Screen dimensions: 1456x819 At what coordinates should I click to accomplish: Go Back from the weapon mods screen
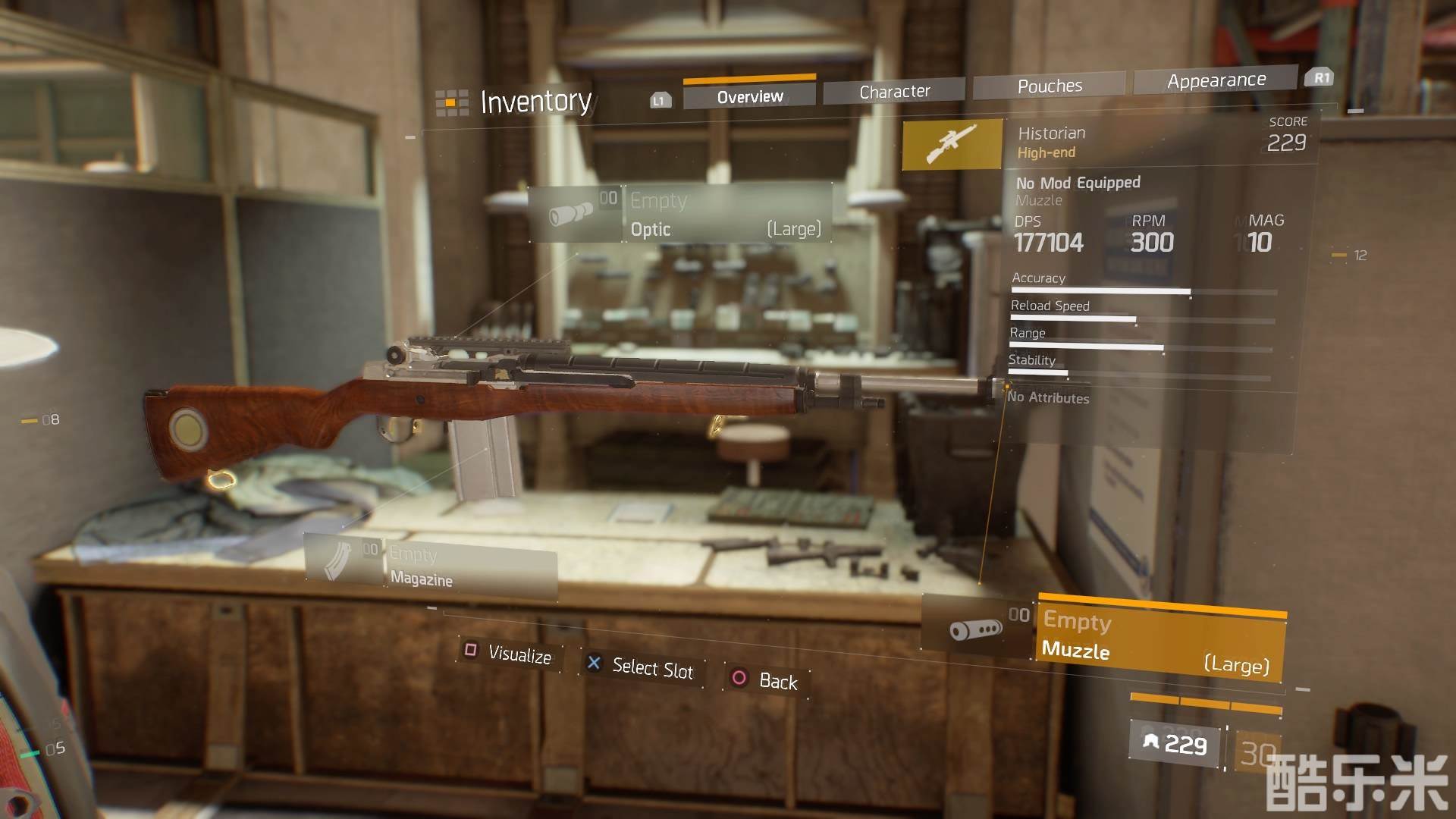coord(766,679)
